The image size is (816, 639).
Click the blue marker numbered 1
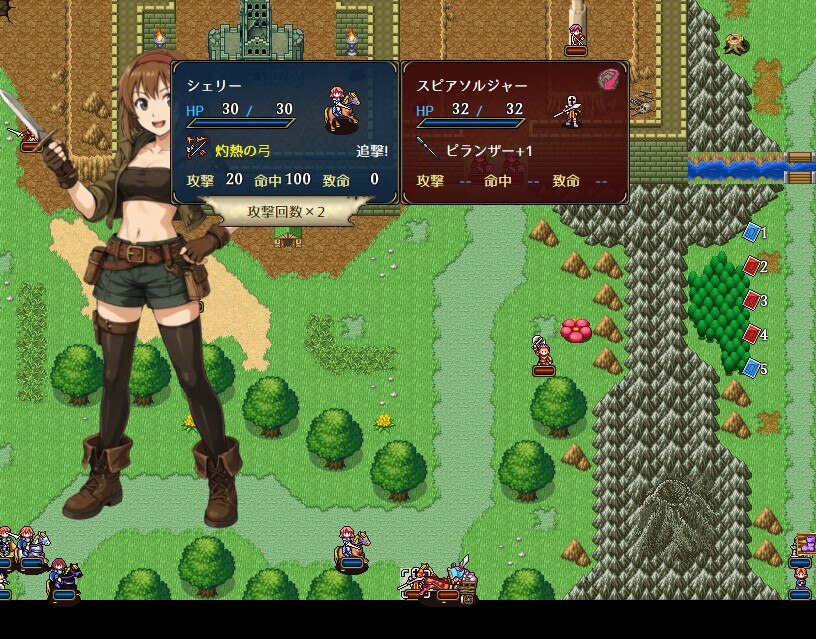tap(752, 233)
